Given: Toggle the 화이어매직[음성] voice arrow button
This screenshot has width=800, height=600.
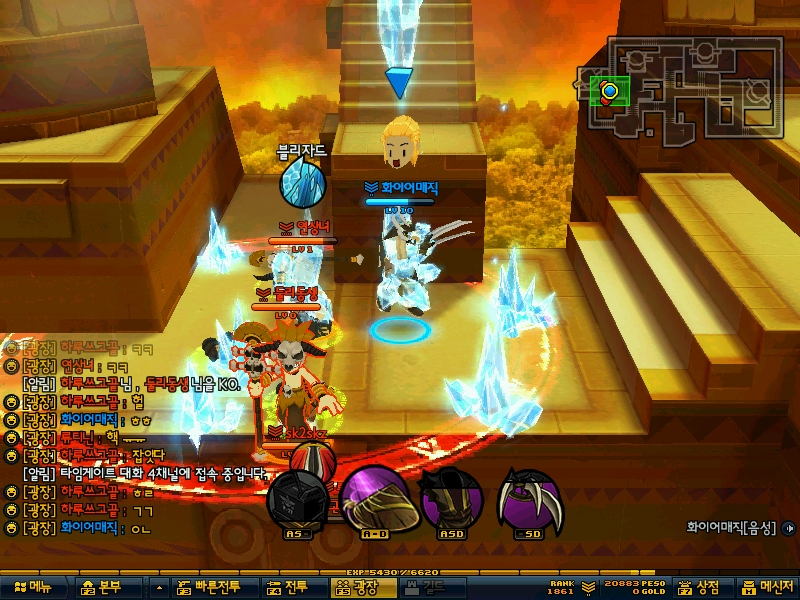Looking at the screenshot, I should pyautogui.click(x=792, y=526).
